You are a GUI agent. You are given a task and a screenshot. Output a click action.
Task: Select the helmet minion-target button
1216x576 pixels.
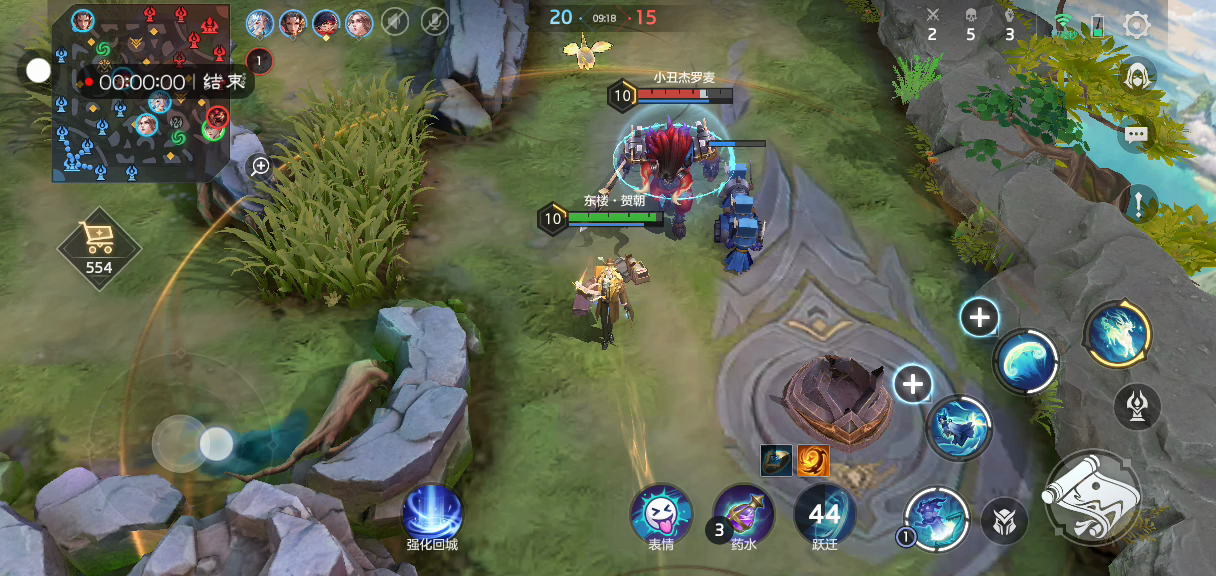pos(1003,521)
